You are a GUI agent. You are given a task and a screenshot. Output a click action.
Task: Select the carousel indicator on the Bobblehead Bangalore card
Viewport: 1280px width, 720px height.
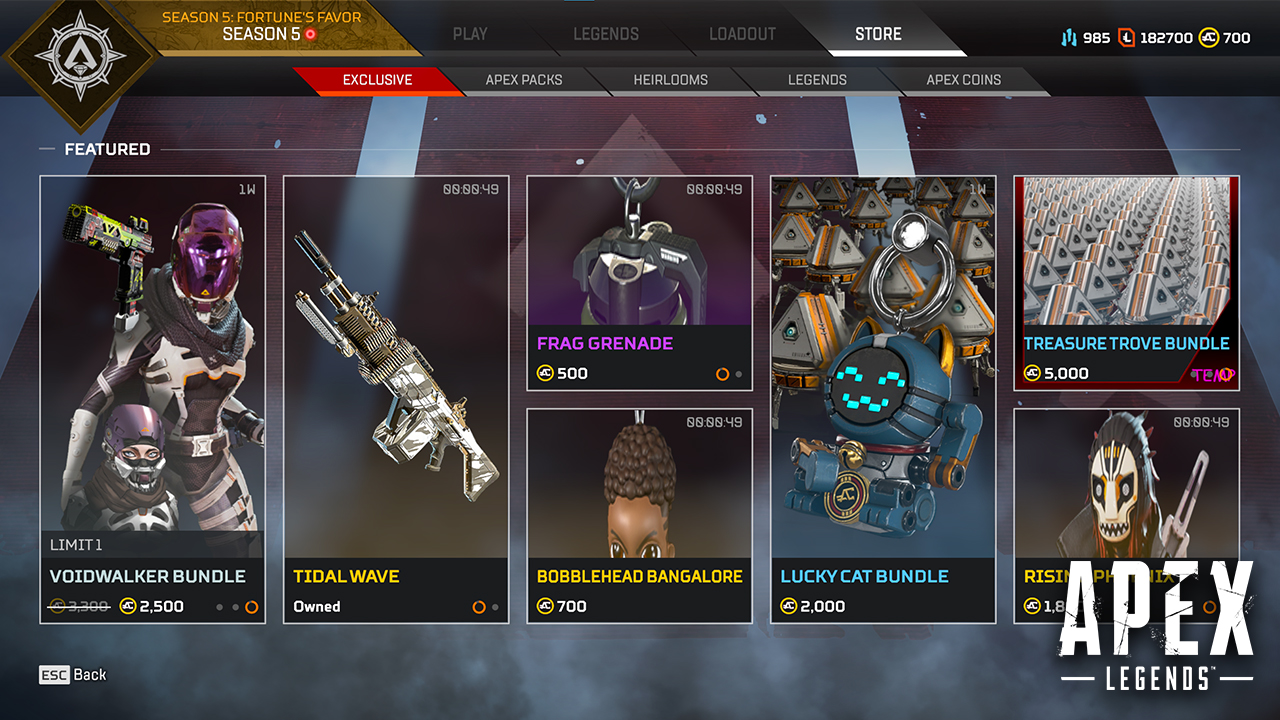click(x=724, y=606)
